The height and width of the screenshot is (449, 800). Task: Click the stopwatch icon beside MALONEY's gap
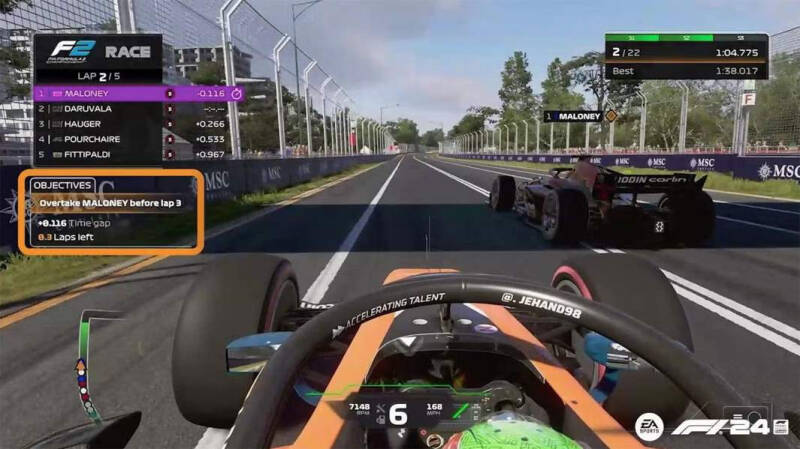[236, 93]
